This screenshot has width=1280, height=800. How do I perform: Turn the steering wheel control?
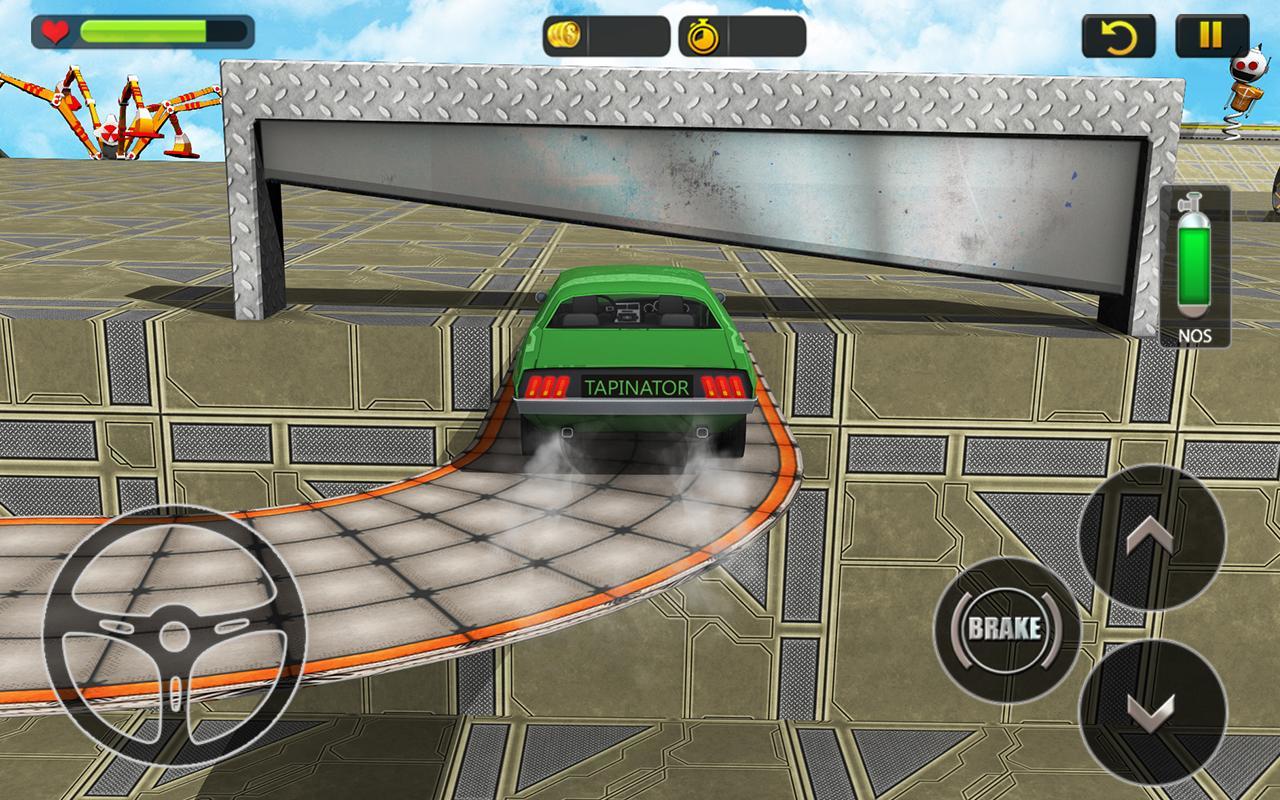(x=175, y=637)
